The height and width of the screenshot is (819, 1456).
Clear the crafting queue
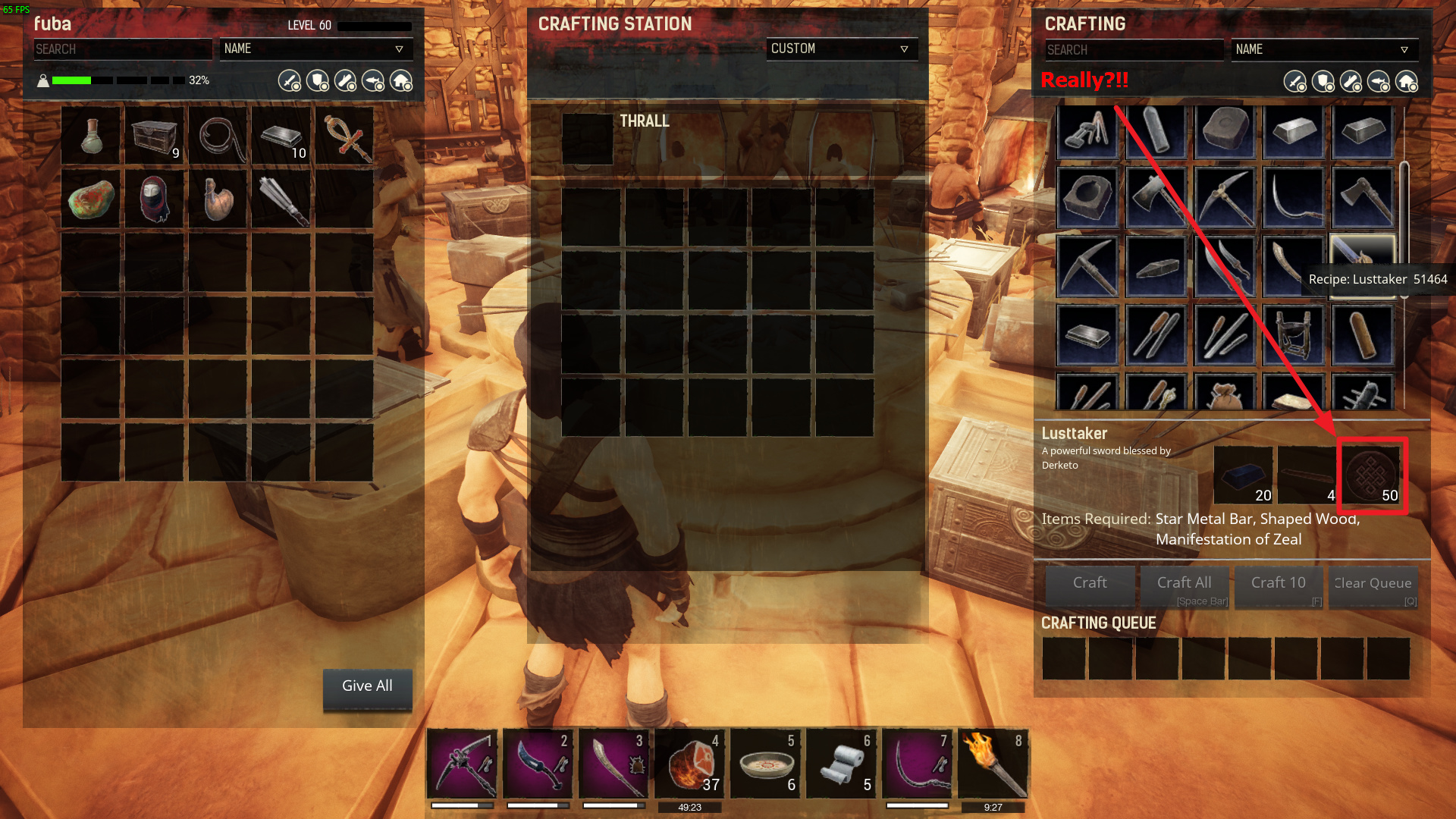point(1373,584)
